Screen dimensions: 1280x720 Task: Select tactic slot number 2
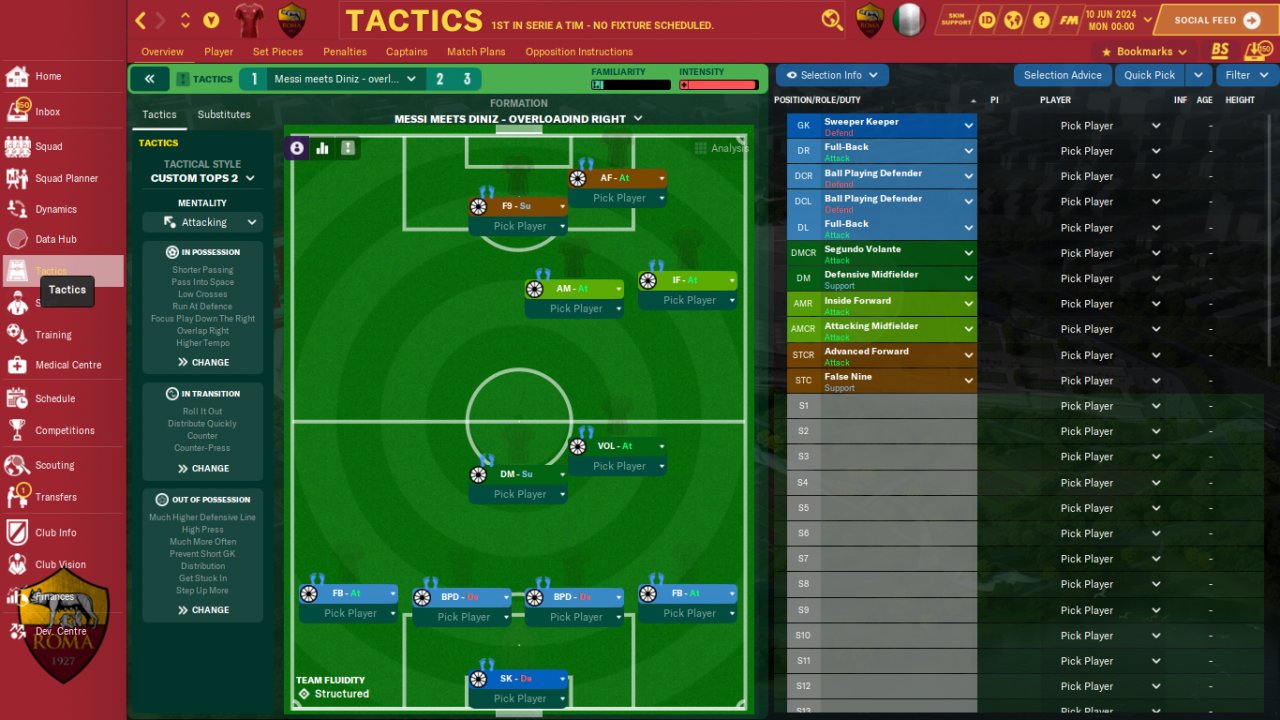[x=439, y=79]
